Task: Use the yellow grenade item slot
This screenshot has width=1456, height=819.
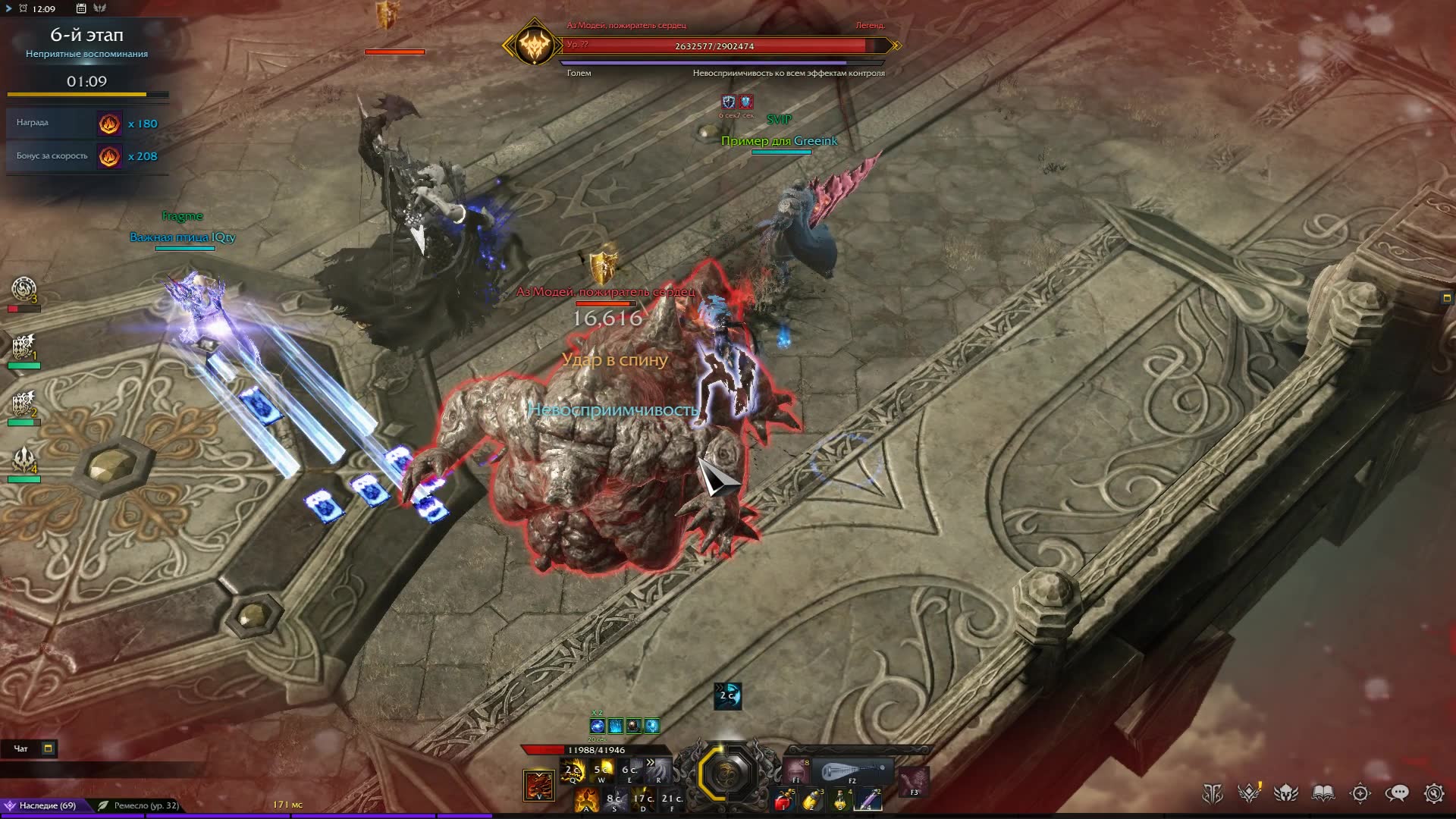Action: click(812, 799)
